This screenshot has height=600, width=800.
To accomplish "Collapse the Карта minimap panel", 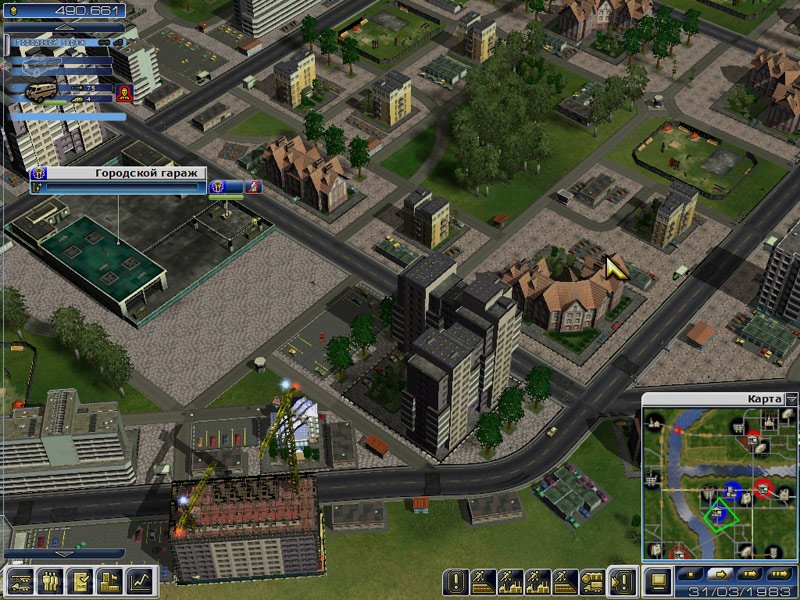I will click(792, 399).
